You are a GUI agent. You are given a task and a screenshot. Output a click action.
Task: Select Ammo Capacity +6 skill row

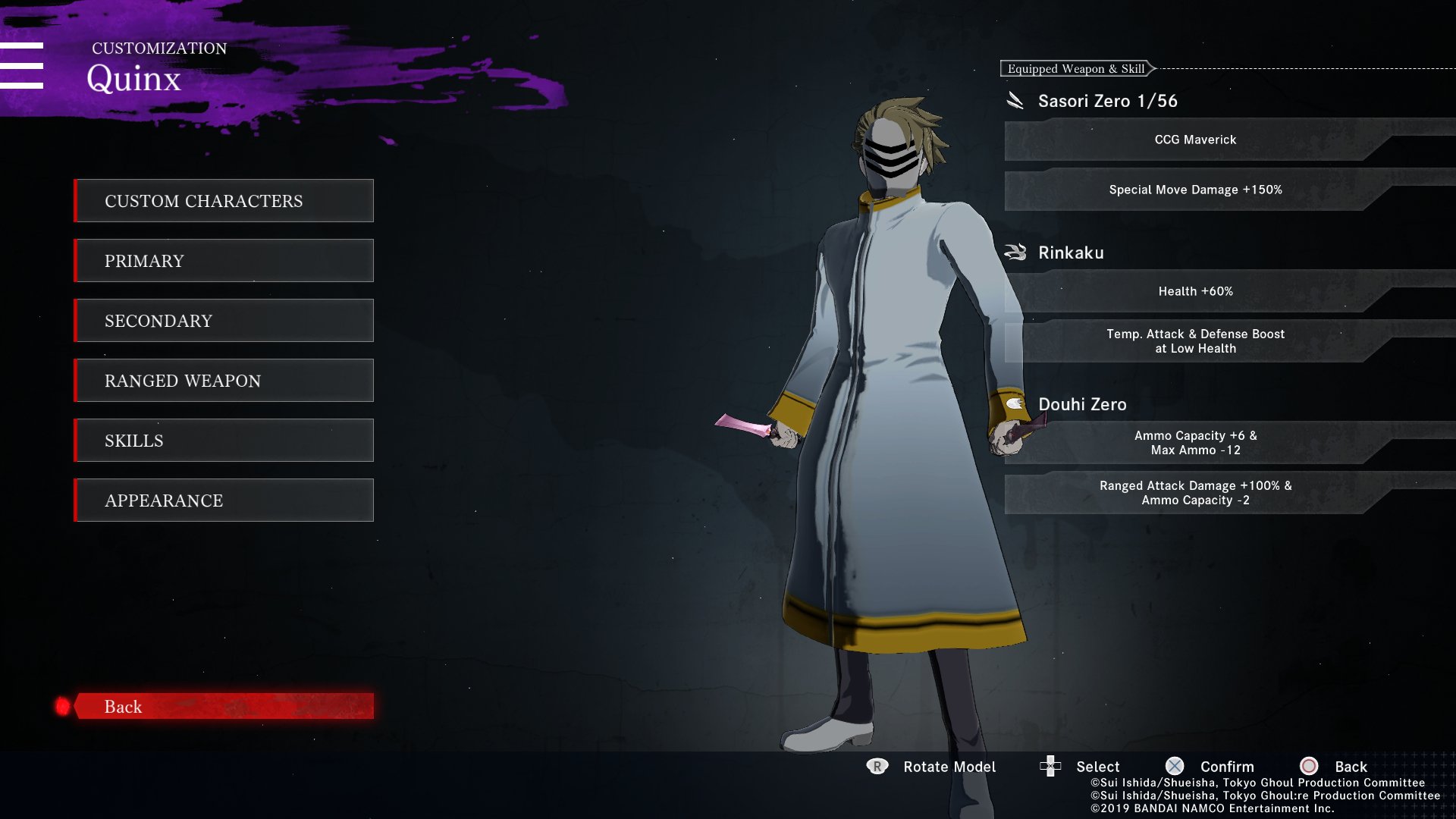click(x=1195, y=443)
